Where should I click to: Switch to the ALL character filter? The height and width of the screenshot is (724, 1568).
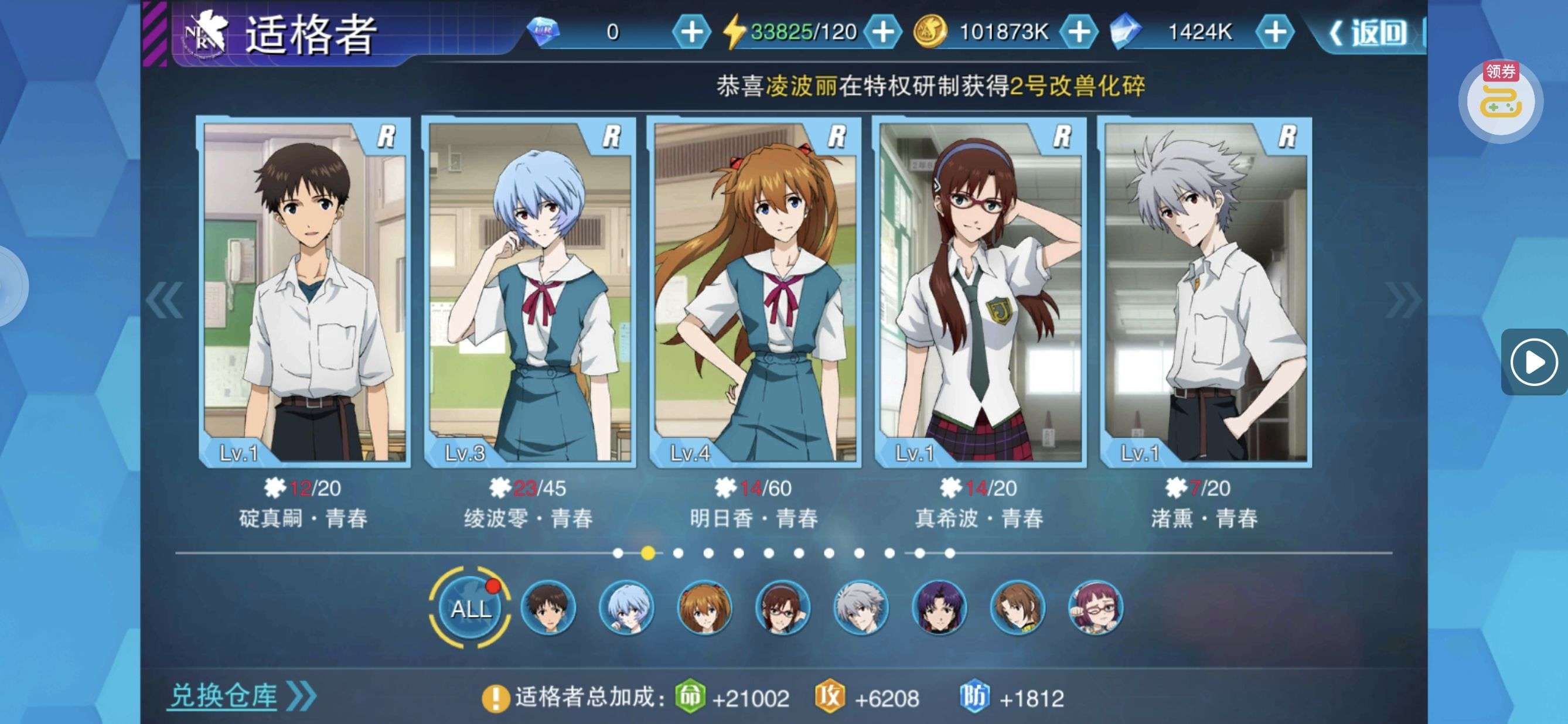[470, 608]
